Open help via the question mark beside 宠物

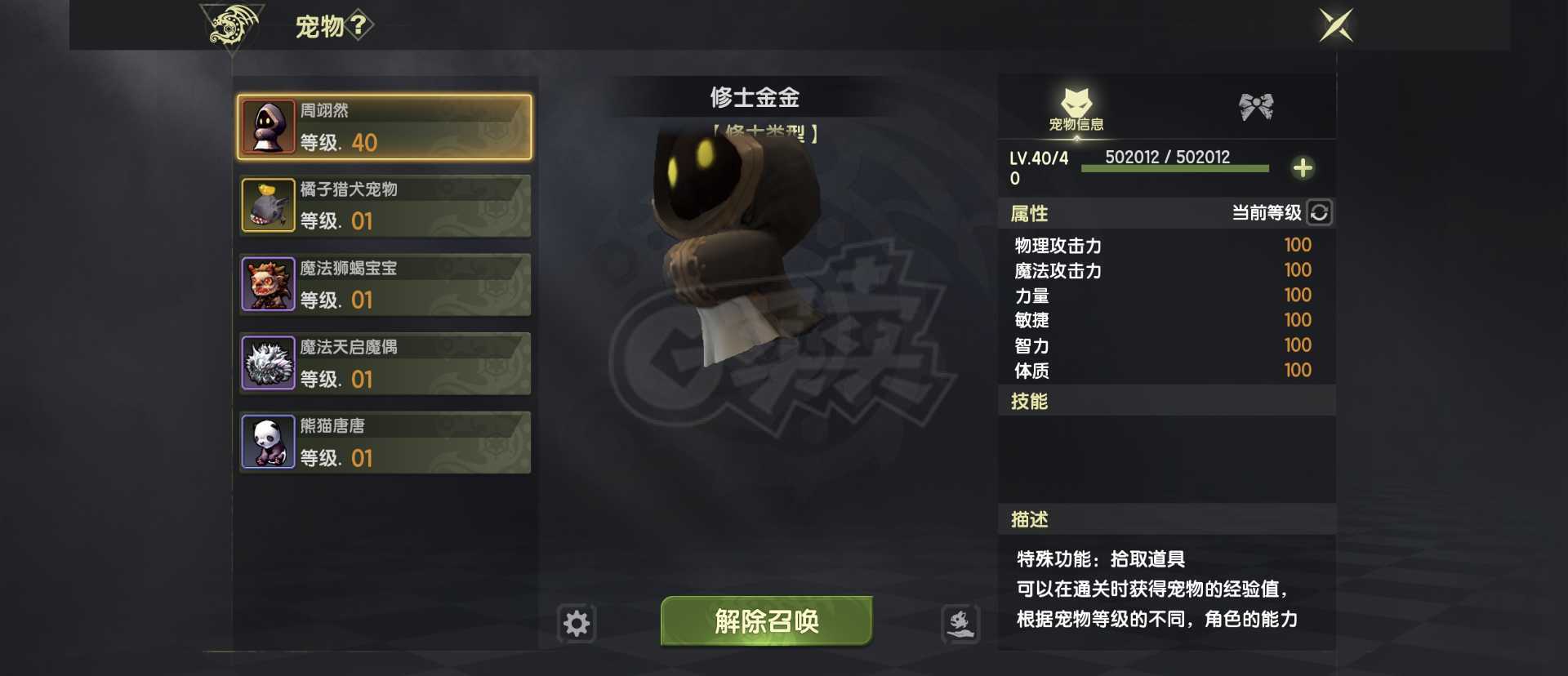[358, 24]
